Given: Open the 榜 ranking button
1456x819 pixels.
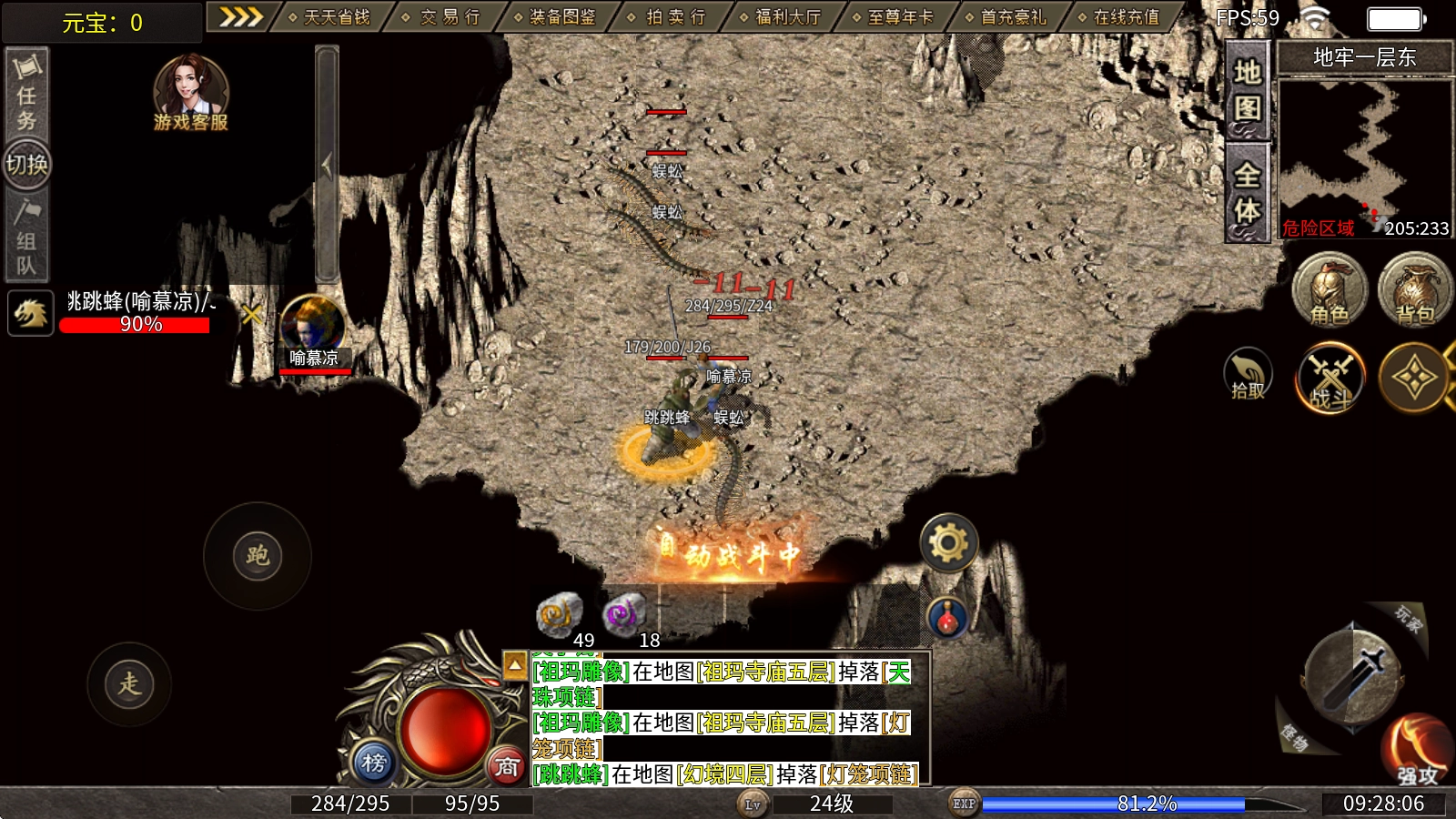Looking at the screenshot, I should (x=373, y=763).
